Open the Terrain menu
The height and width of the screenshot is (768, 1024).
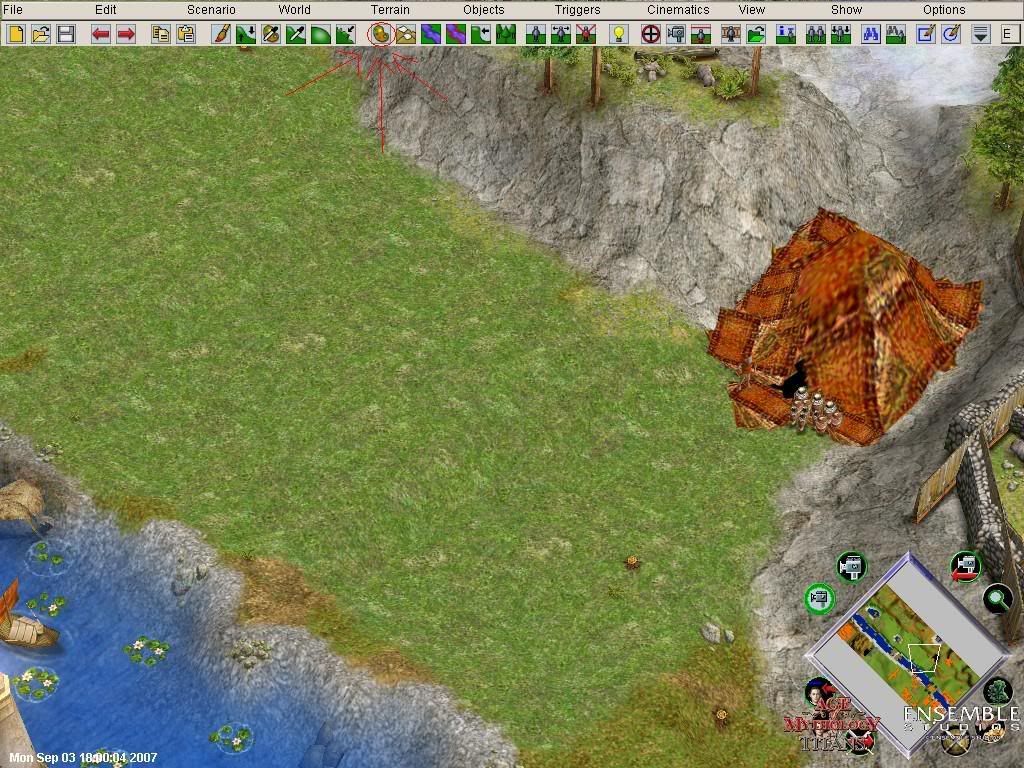point(390,10)
